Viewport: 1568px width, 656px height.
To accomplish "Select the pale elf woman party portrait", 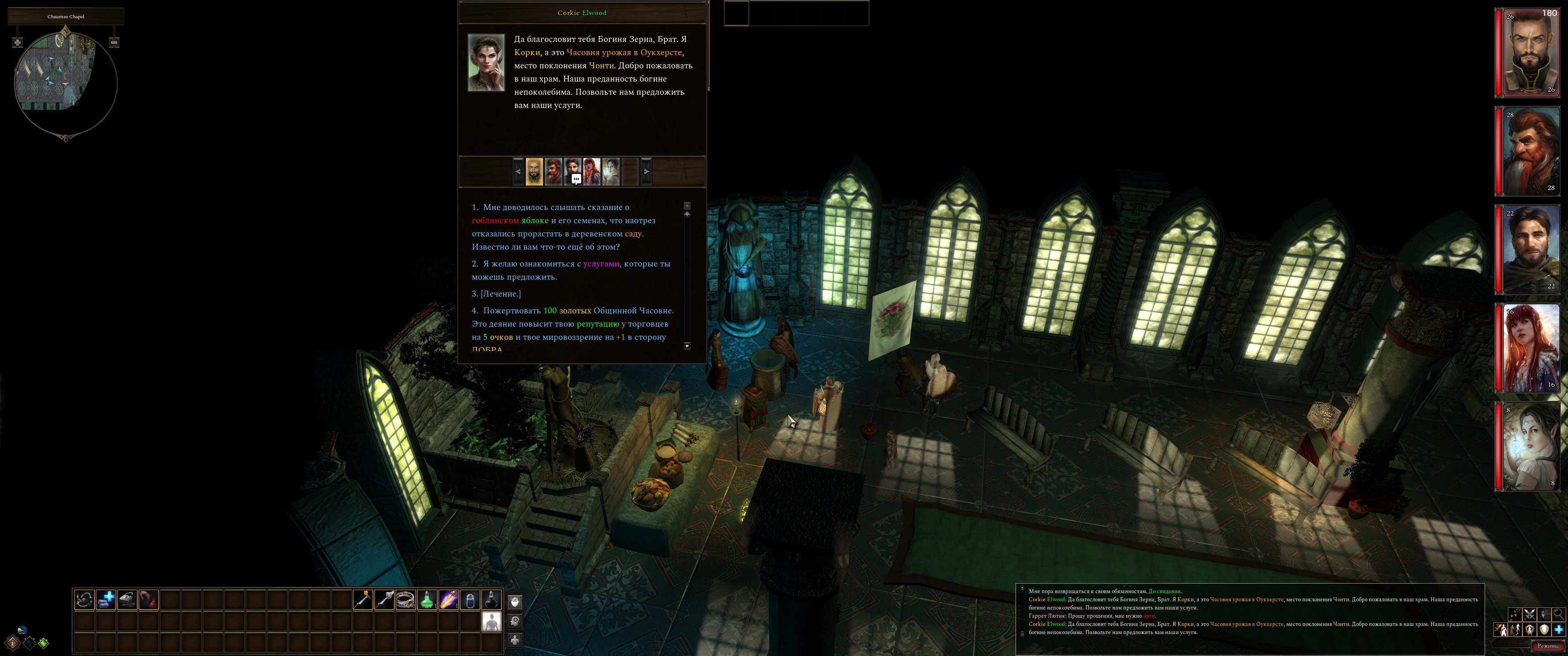I will [1530, 446].
